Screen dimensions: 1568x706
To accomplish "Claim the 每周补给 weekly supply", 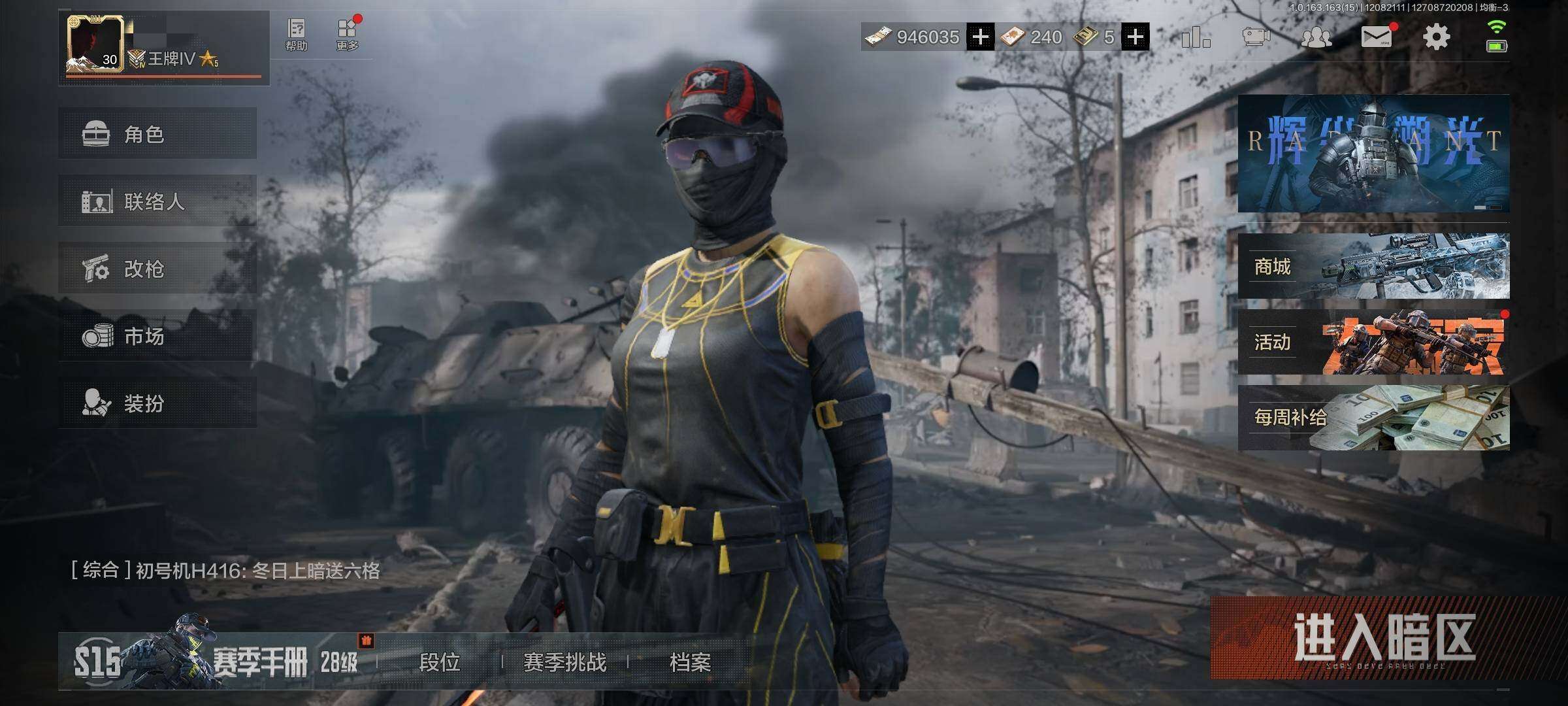I will coord(1373,418).
